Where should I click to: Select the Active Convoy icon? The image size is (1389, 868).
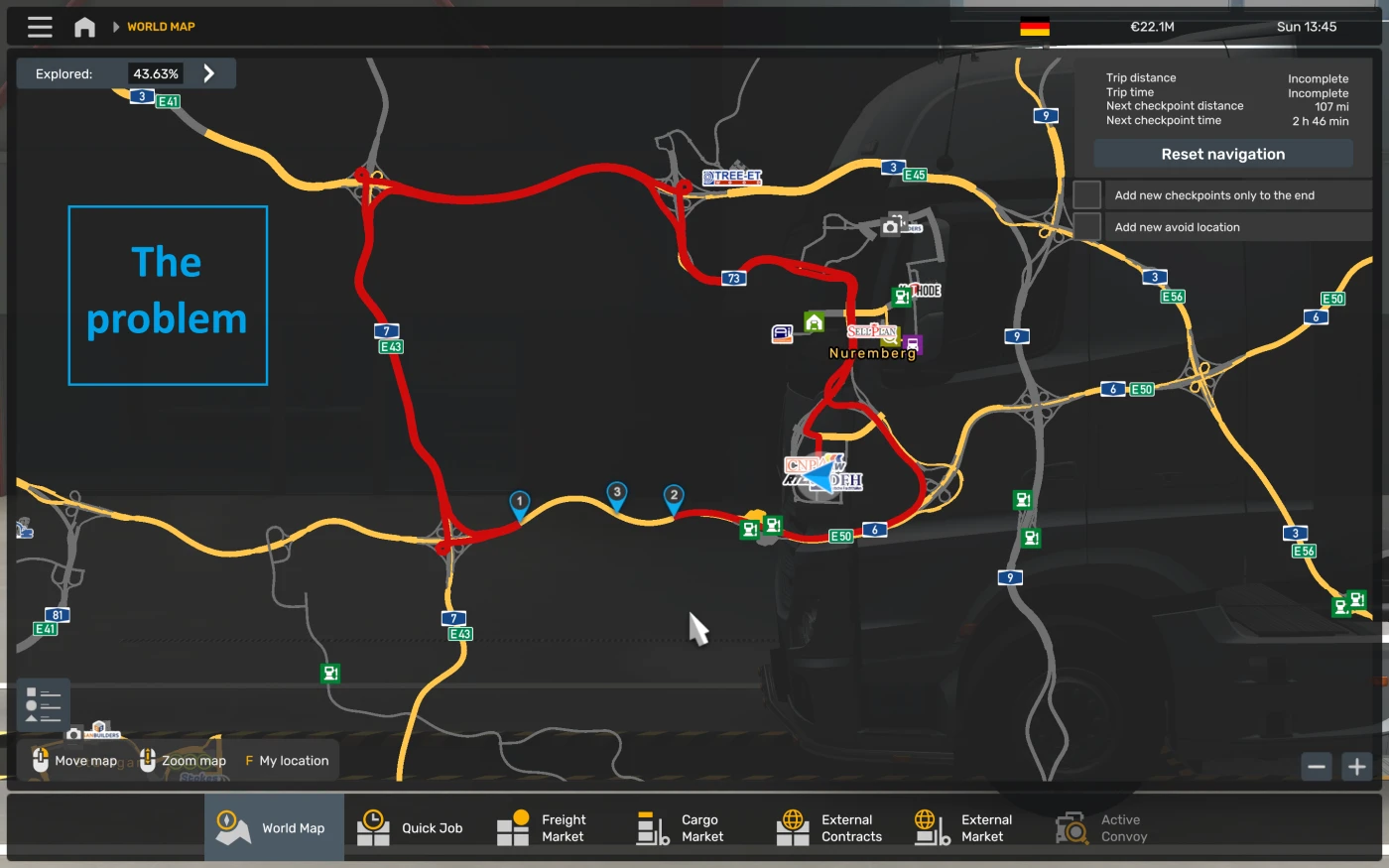tap(1071, 826)
